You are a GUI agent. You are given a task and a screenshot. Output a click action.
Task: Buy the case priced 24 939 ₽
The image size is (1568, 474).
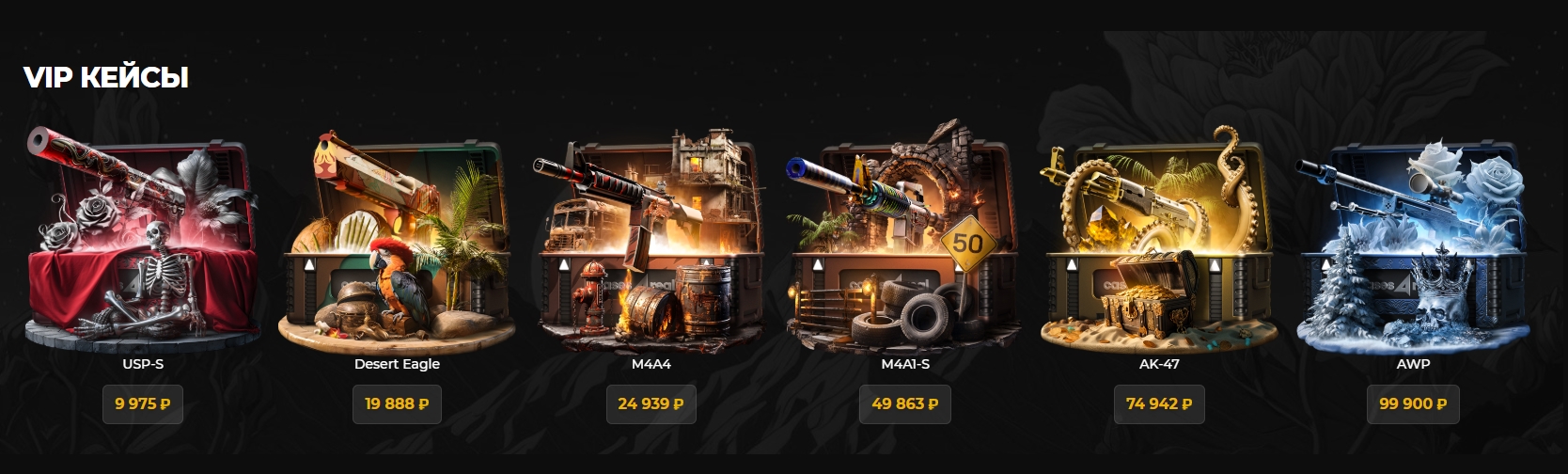pos(651,403)
